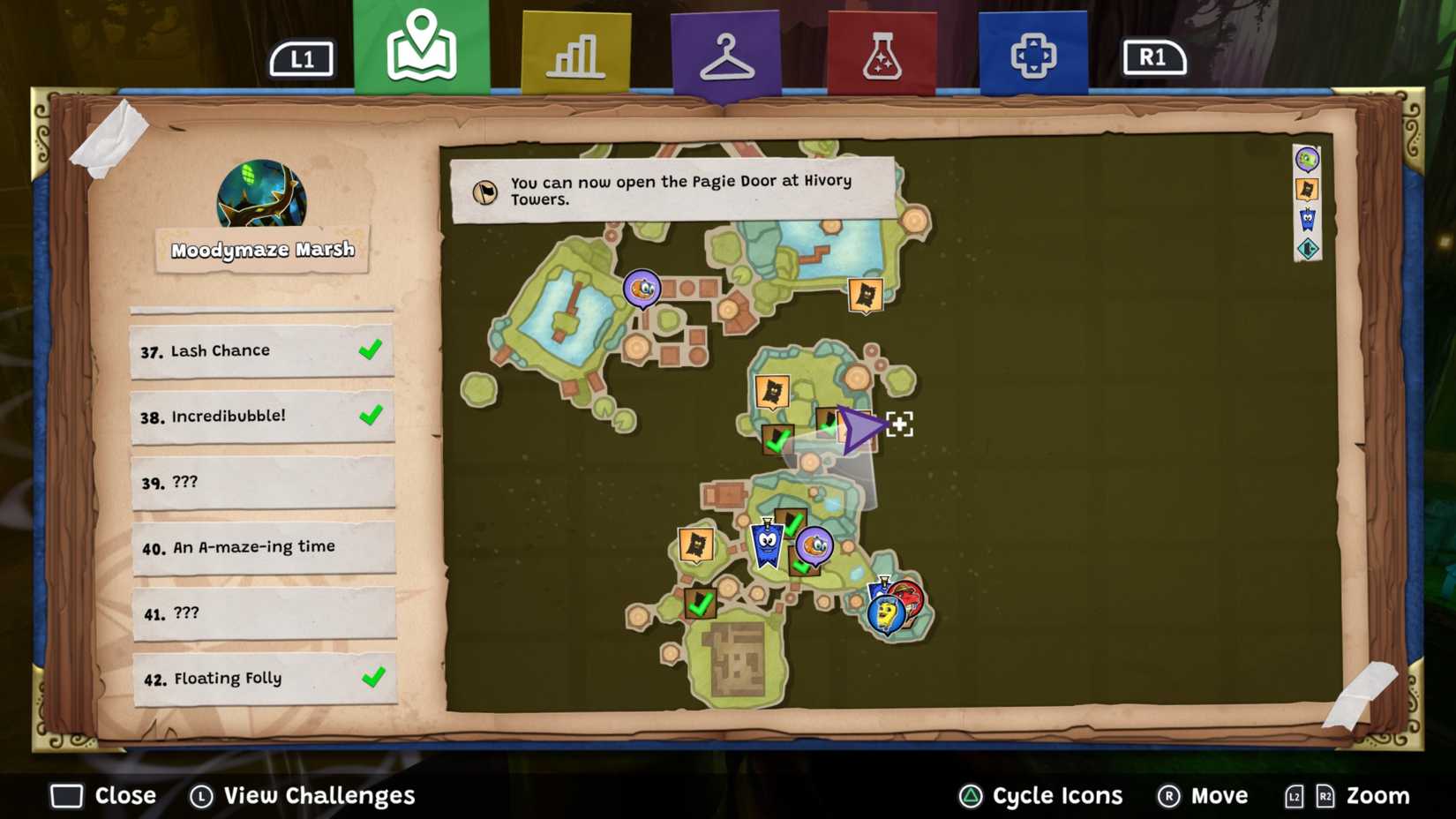The image size is (1456, 819).
Task: Open the yellow stats bar-chart tab
Action: [x=575, y=53]
